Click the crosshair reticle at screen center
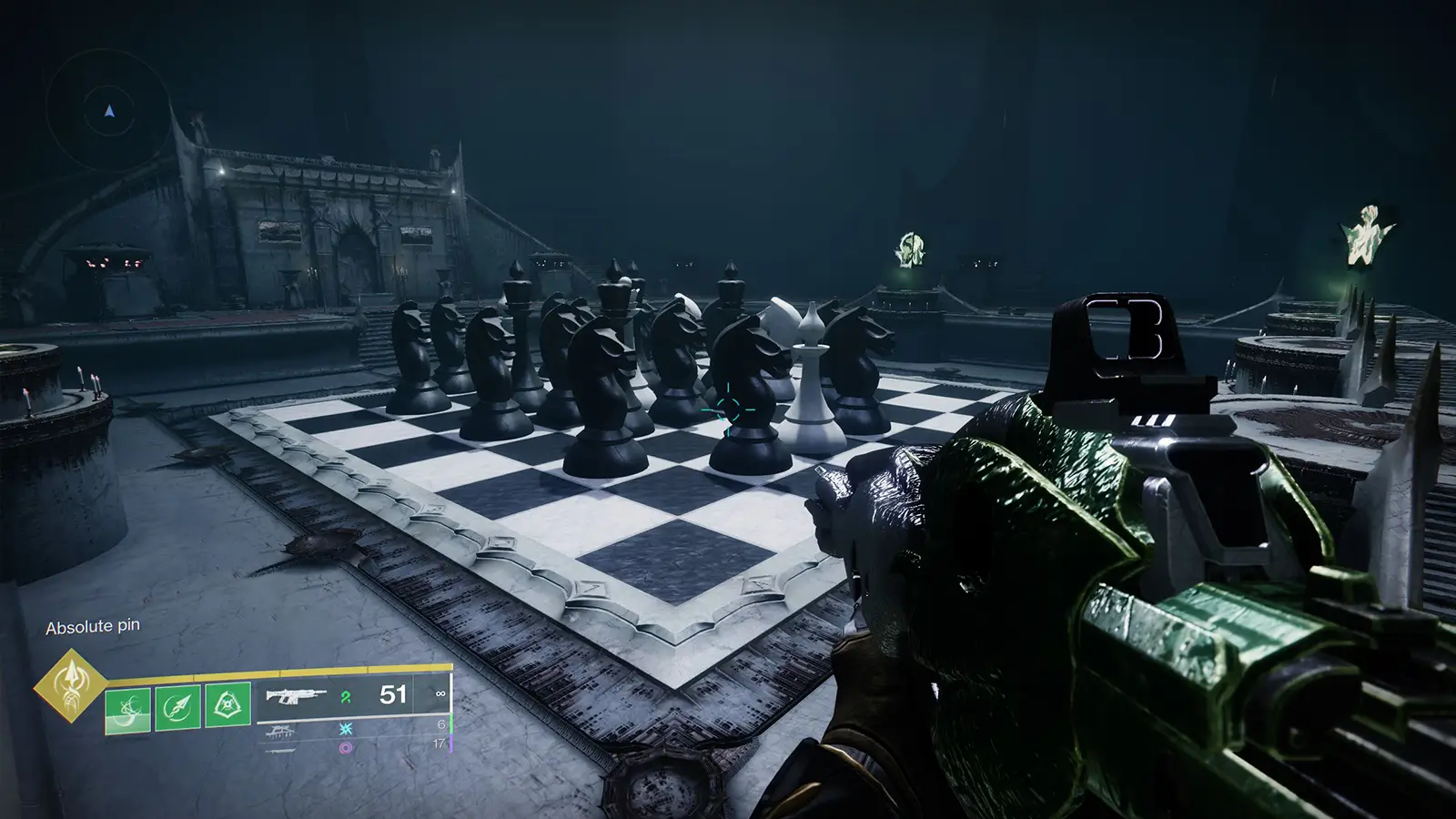Screen dimensions: 1456x819 [727, 409]
